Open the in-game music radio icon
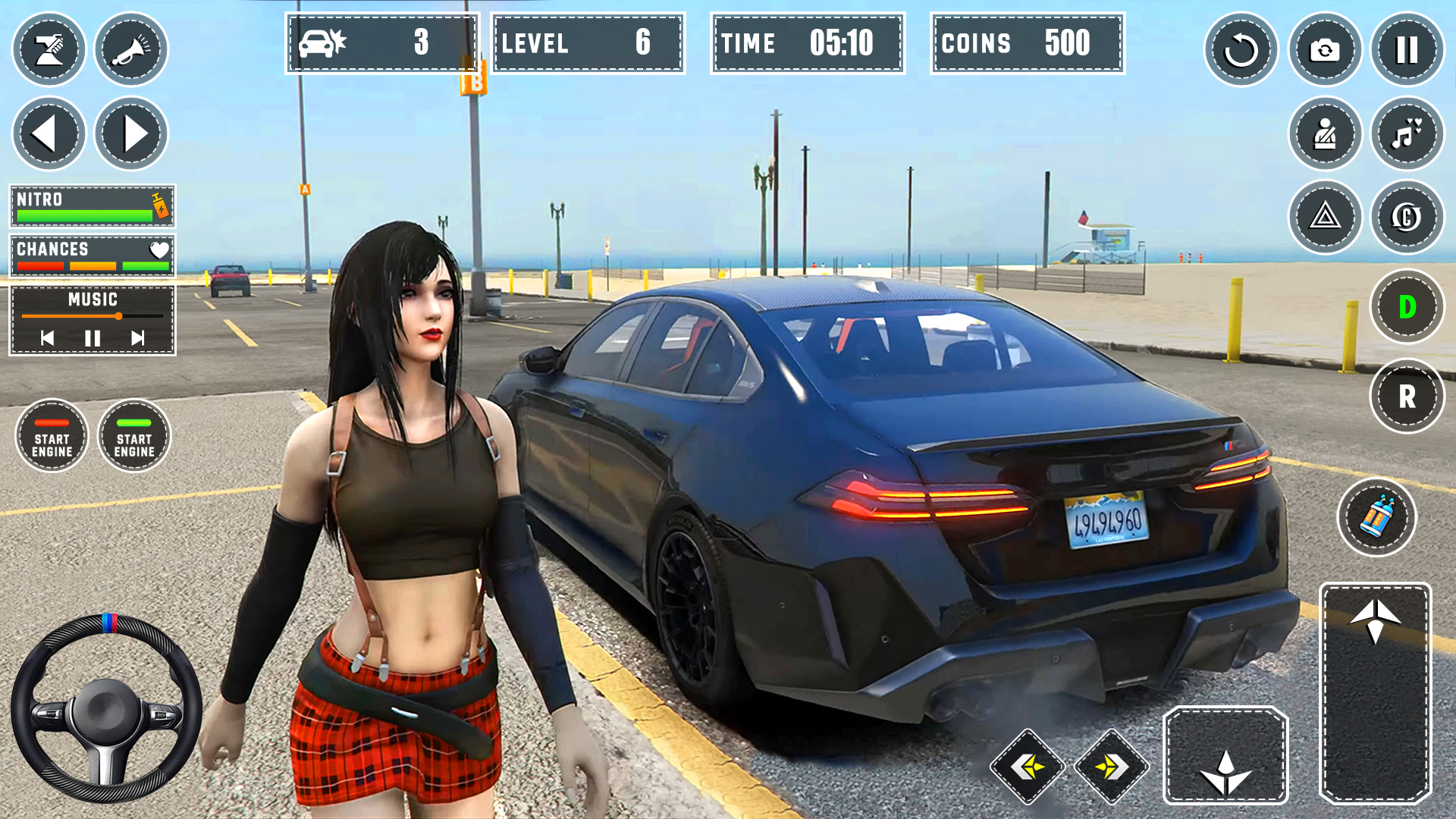Image resolution: width=1456 pixels, height=819 pixels. (x=1407, y=133)
